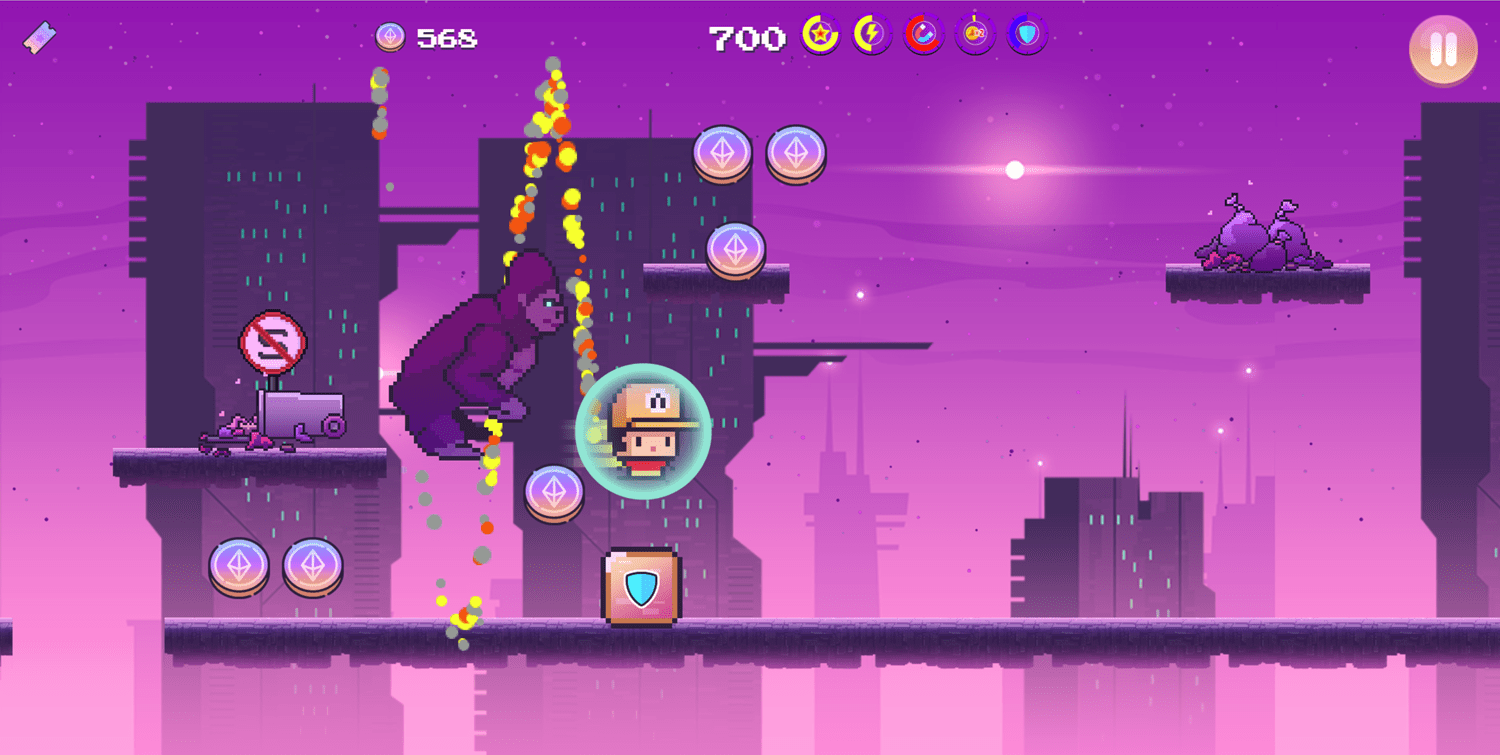The width and height of the screenshot is (1500, 755).
Task: Click the star power-up timer icon
Action: [818, 36]
